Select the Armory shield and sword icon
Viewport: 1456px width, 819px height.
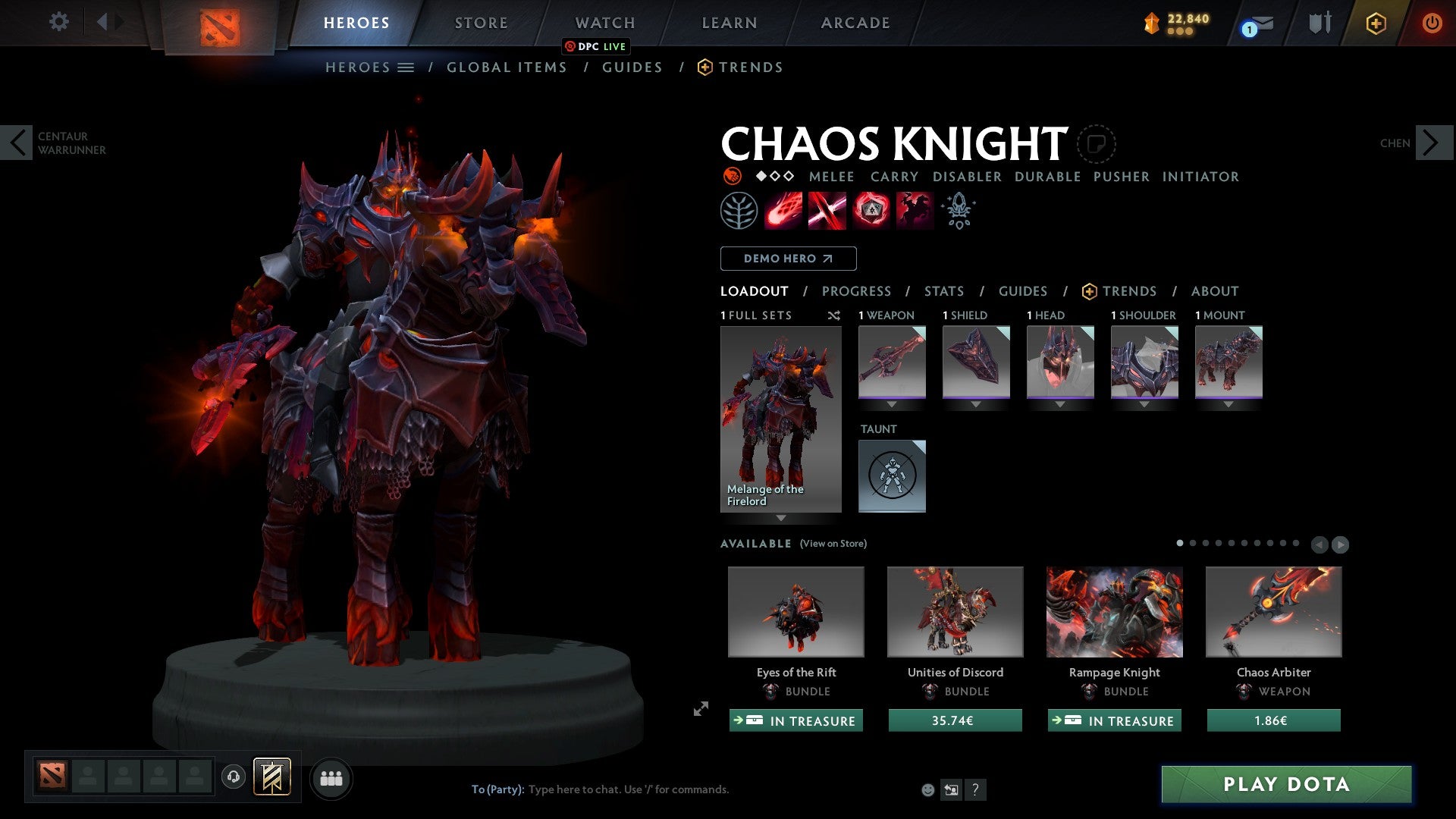(1319, 23)
